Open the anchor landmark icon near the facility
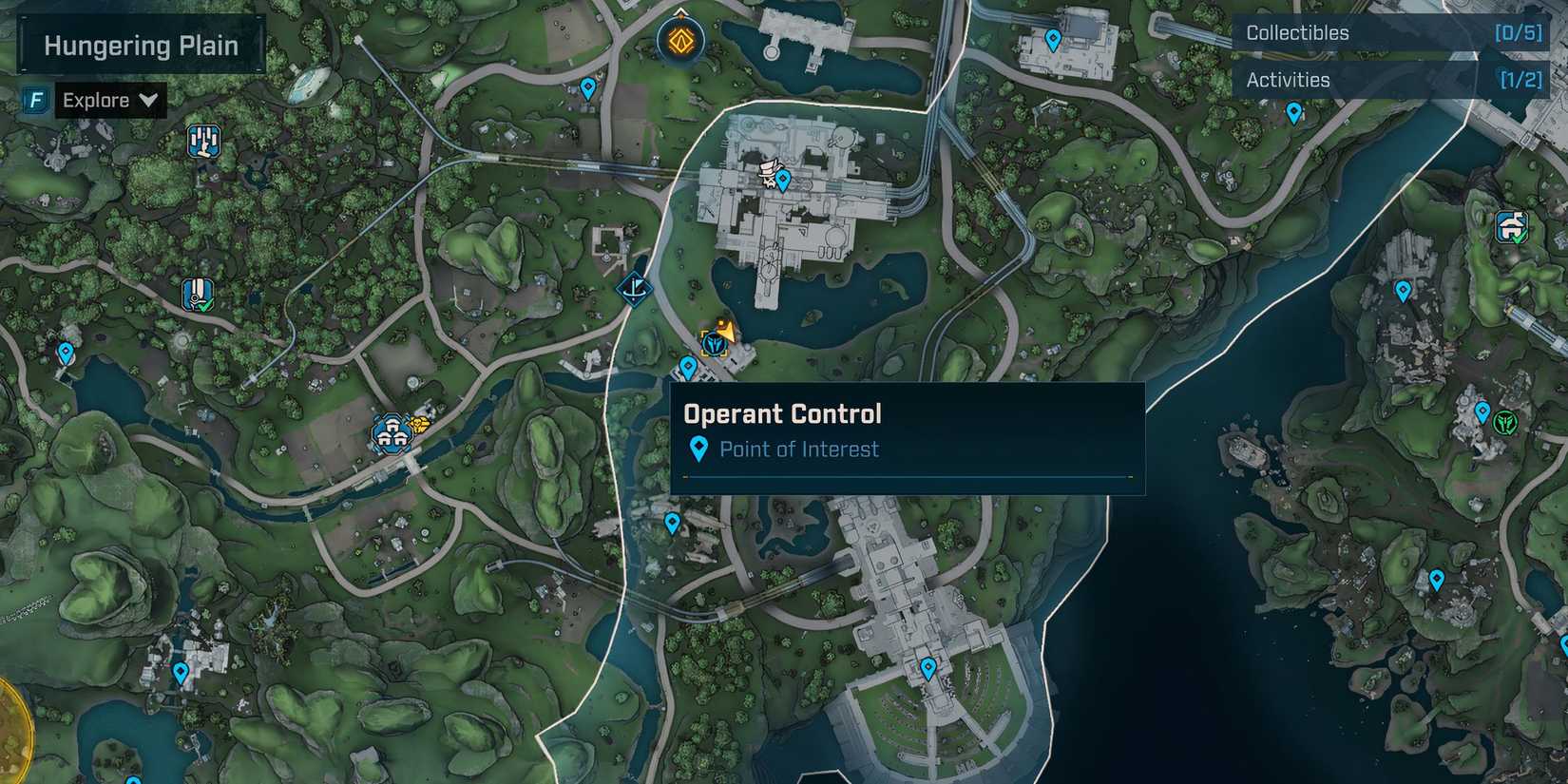This screenshot has width=1568, height=784. coord(633,289)
